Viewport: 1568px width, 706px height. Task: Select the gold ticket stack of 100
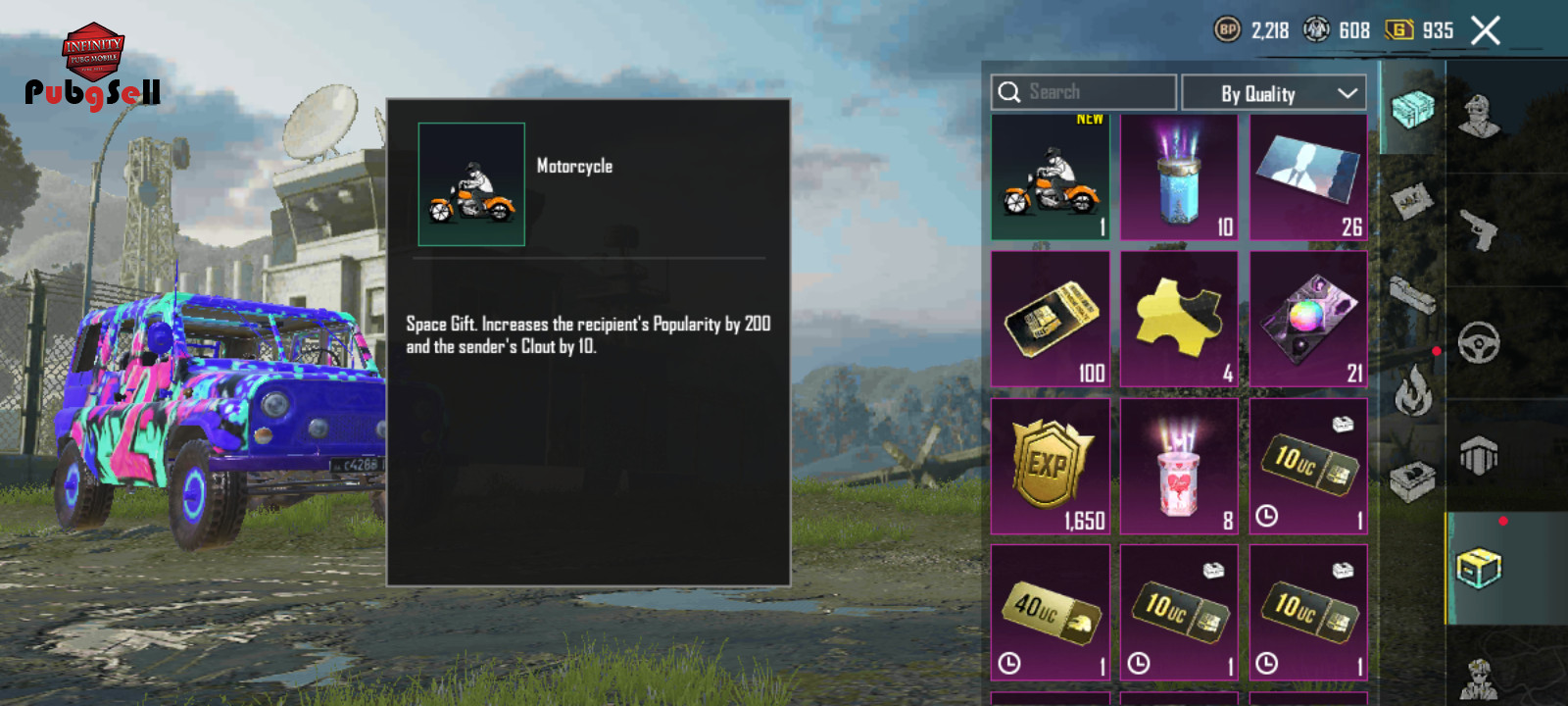click(x=1051, y=319)
